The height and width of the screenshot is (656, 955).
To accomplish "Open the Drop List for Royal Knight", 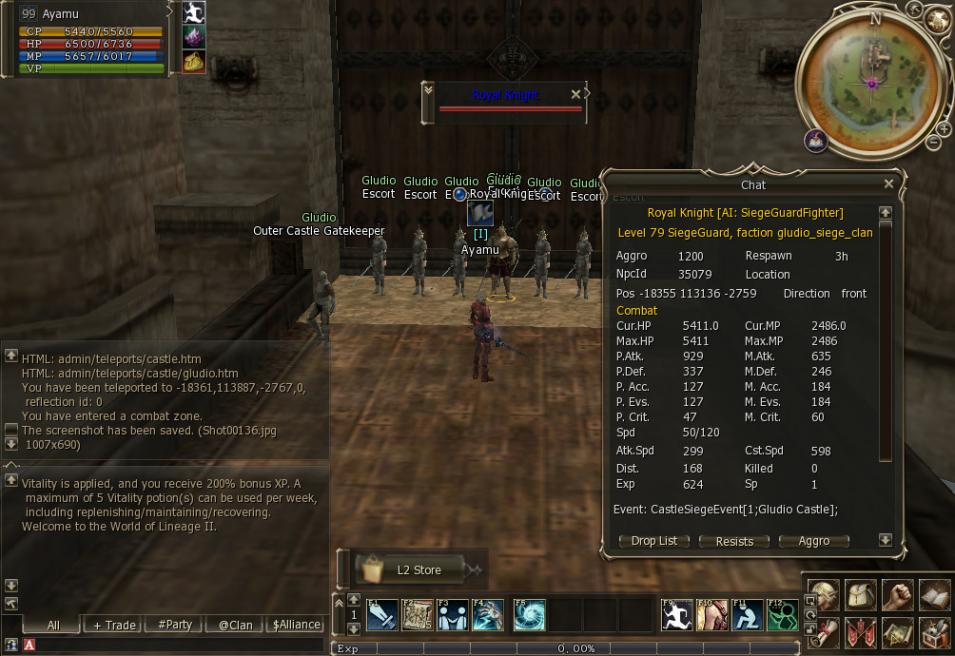I will click(x=654, y=541).
